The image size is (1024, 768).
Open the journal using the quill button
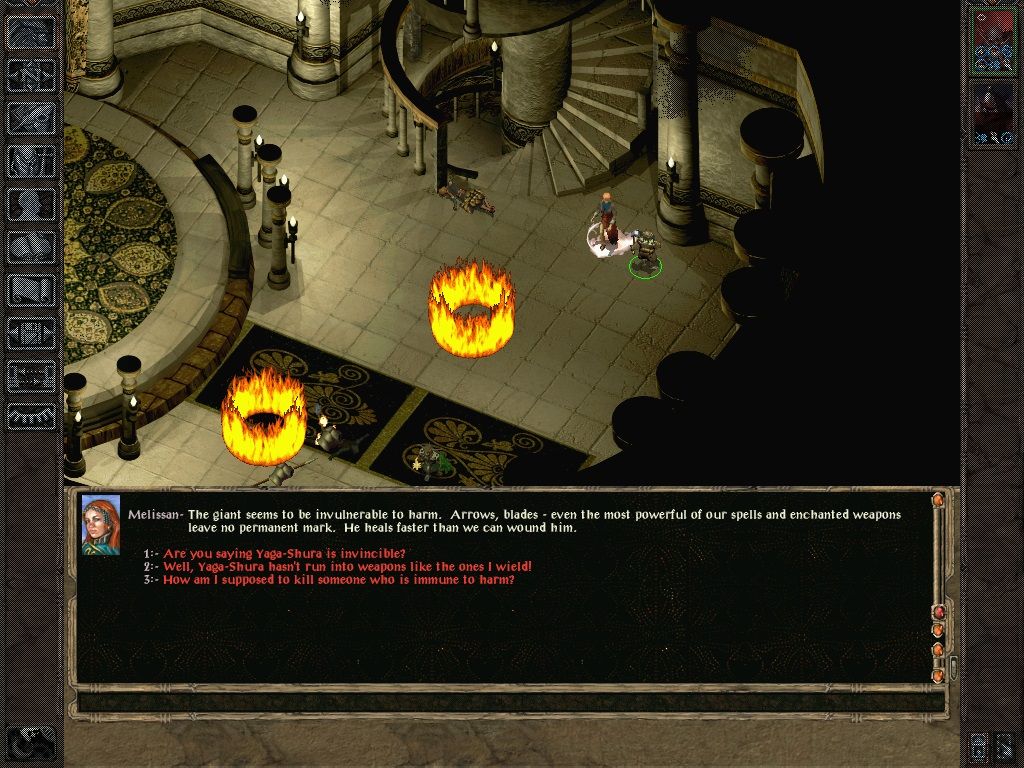coord(31,117)
